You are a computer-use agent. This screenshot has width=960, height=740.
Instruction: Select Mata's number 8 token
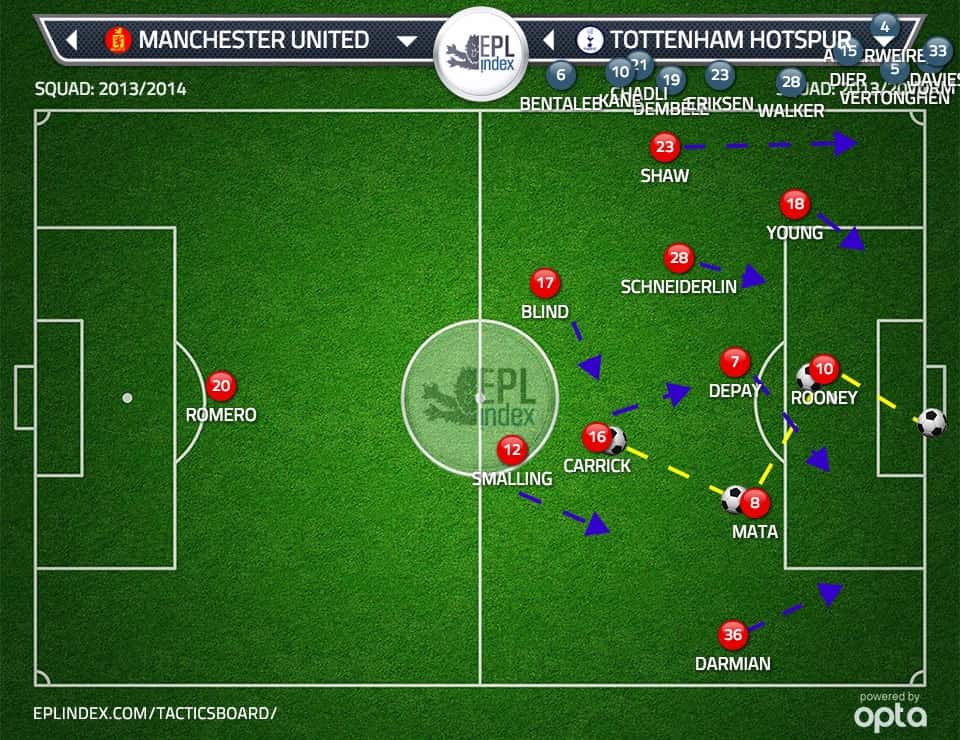click(755, 504)
